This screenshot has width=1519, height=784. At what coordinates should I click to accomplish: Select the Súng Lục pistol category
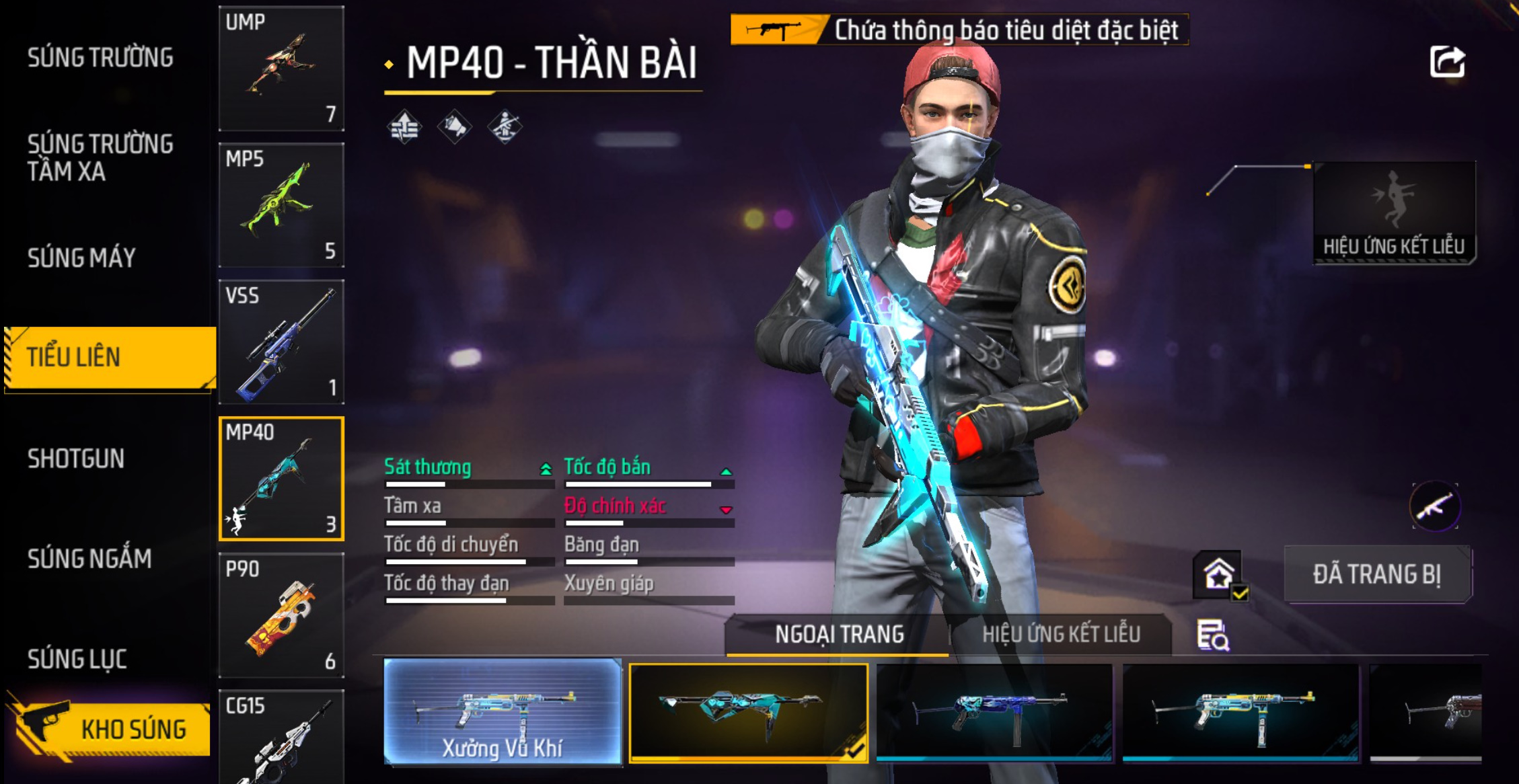pyautogui.click(x=77, y=659)
